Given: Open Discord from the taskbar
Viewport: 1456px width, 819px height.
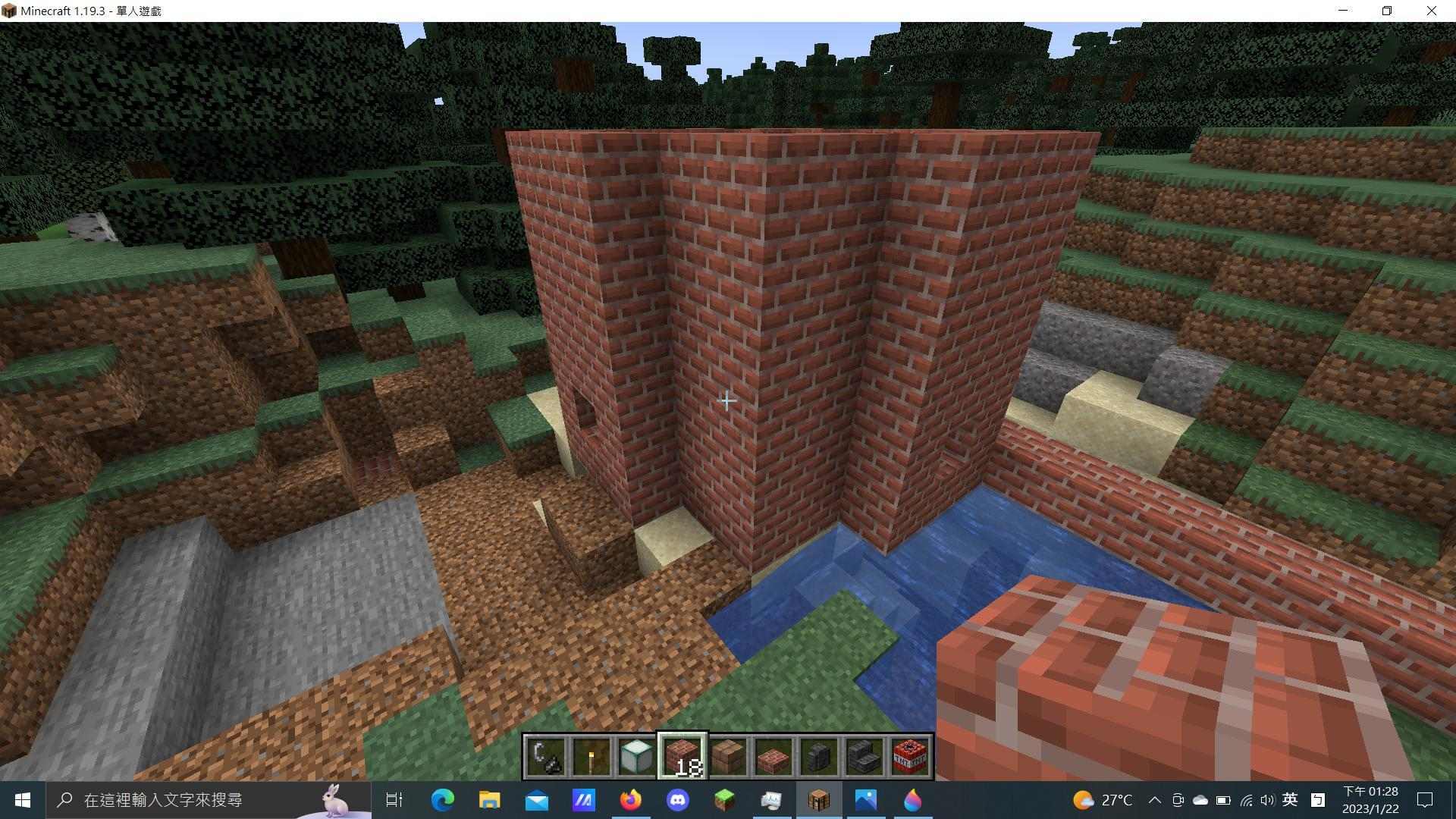Looking at the screenshot, I should click(677, 799).
